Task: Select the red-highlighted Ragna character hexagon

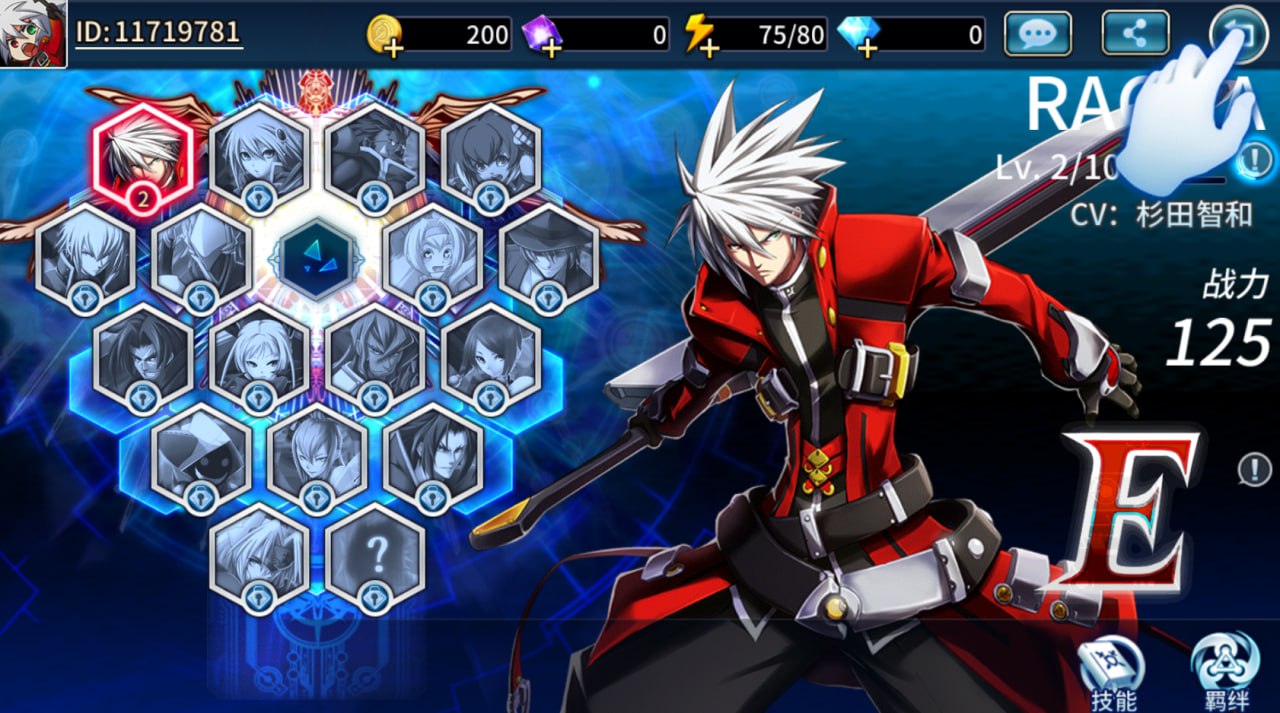Action: click(143, 160)
